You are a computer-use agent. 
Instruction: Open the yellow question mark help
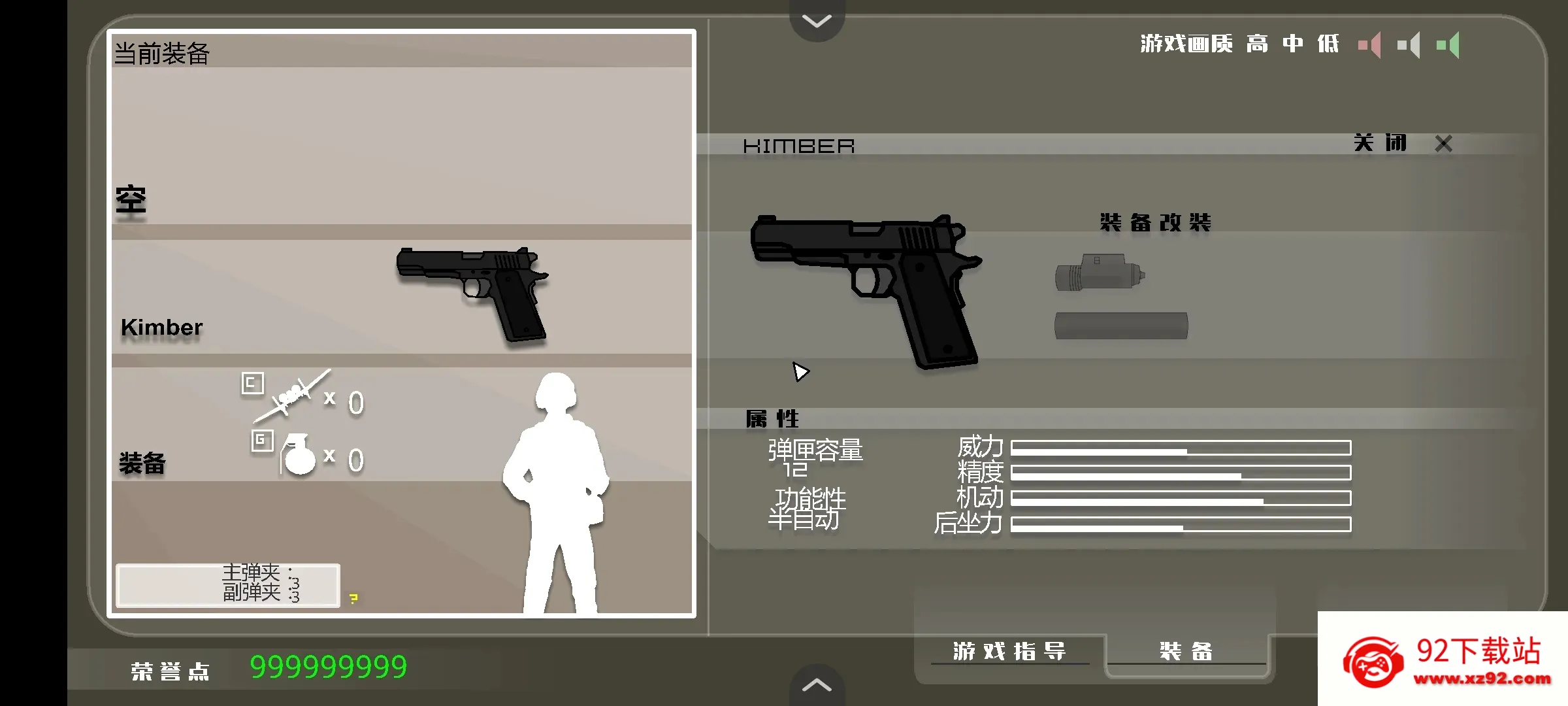click(x=353, y=598)
